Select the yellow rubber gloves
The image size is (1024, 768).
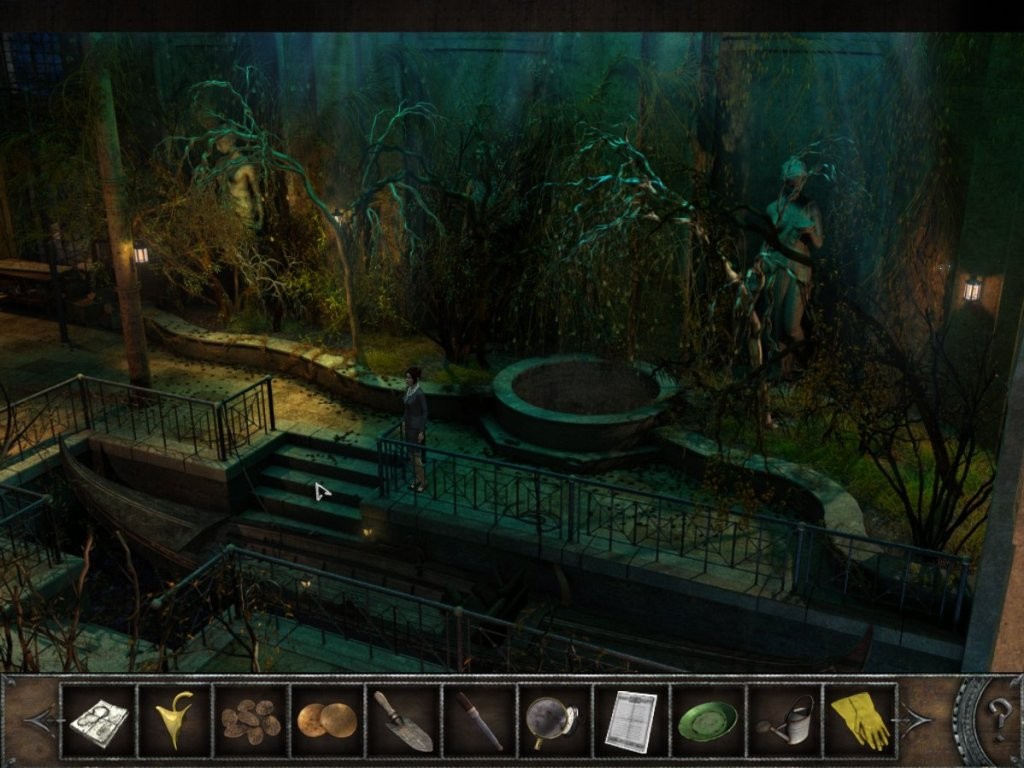(x=860, y=720)
